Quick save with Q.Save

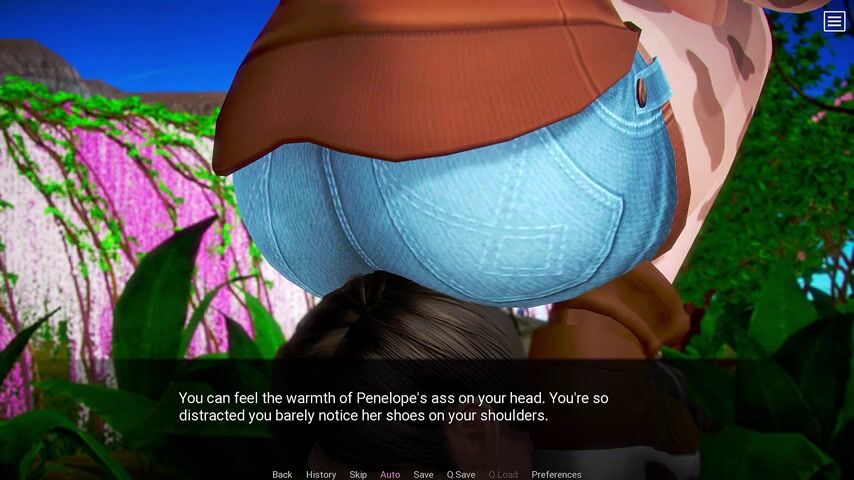[461, 475]
